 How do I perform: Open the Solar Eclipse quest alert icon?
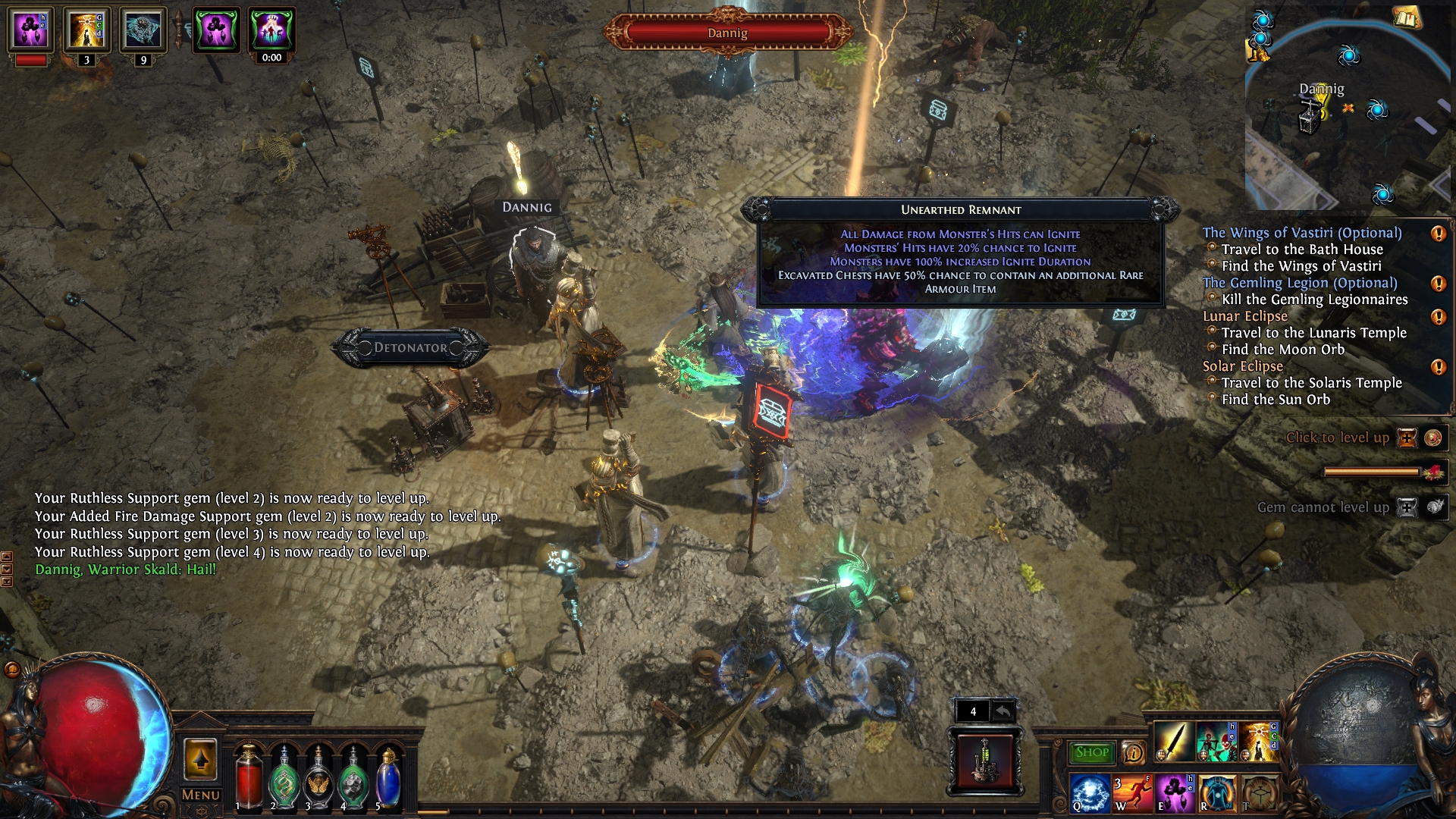[1438, 367]
